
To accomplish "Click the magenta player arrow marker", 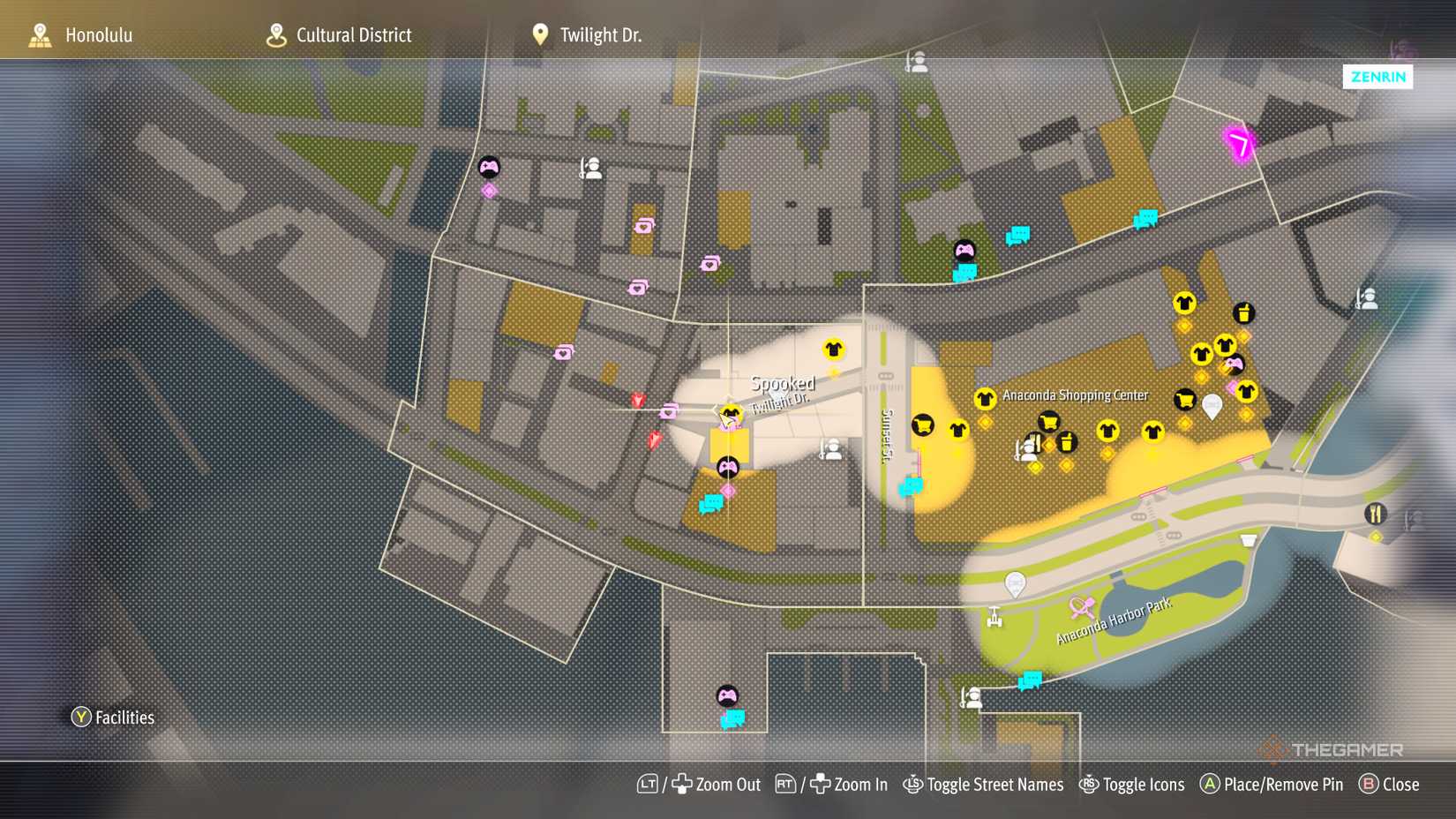I will 1239,144.
